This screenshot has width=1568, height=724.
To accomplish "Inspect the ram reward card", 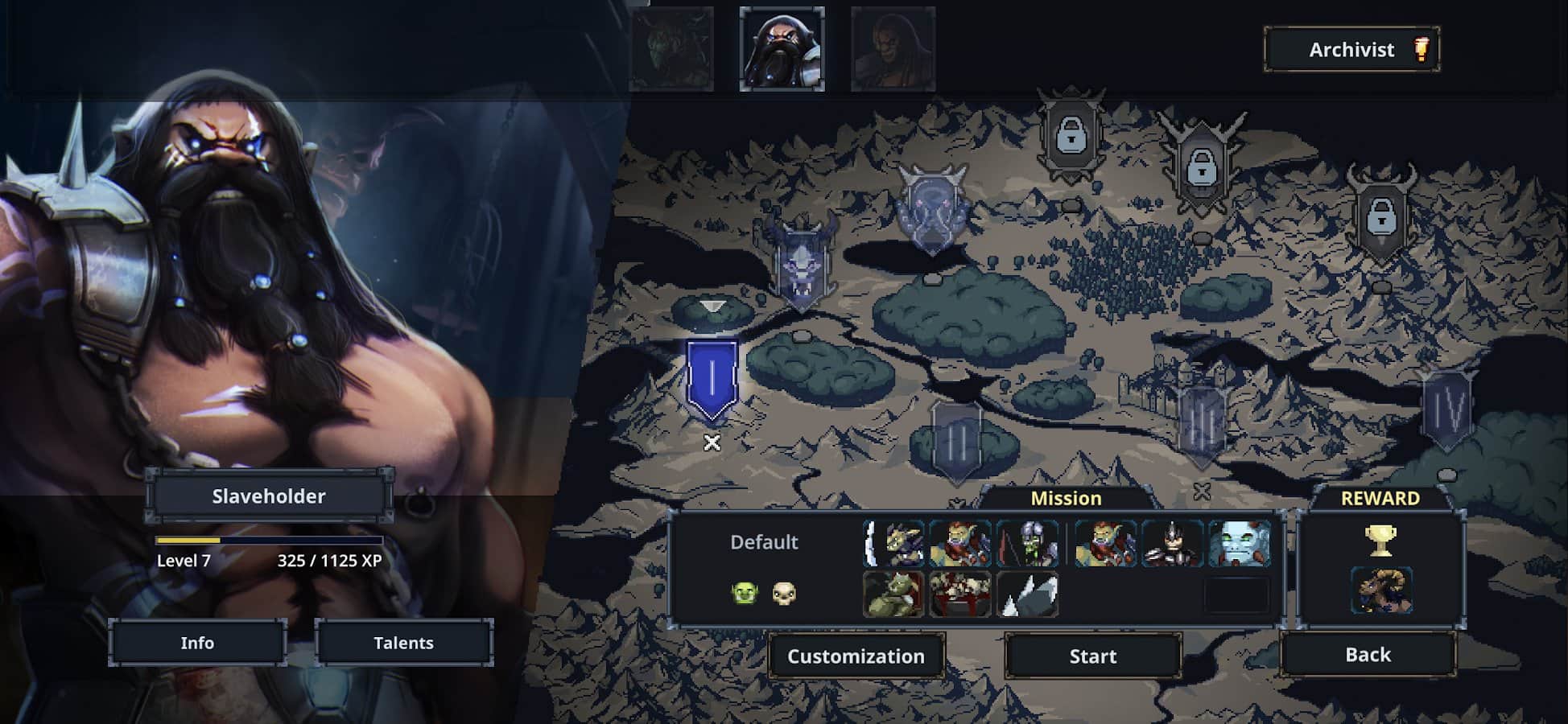I will pos(1380,590).
